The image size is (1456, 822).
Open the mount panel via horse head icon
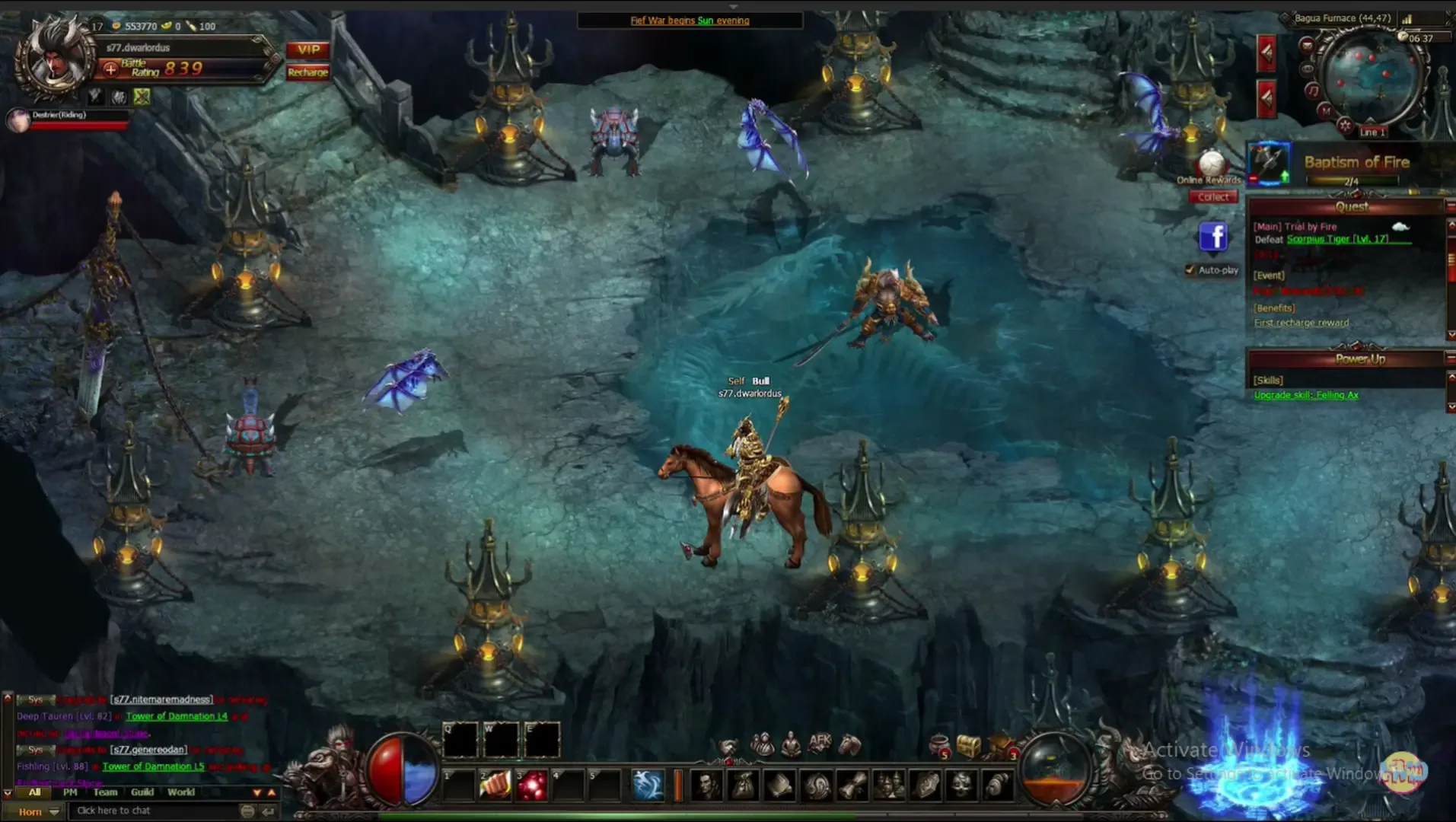tap(849, 745)
